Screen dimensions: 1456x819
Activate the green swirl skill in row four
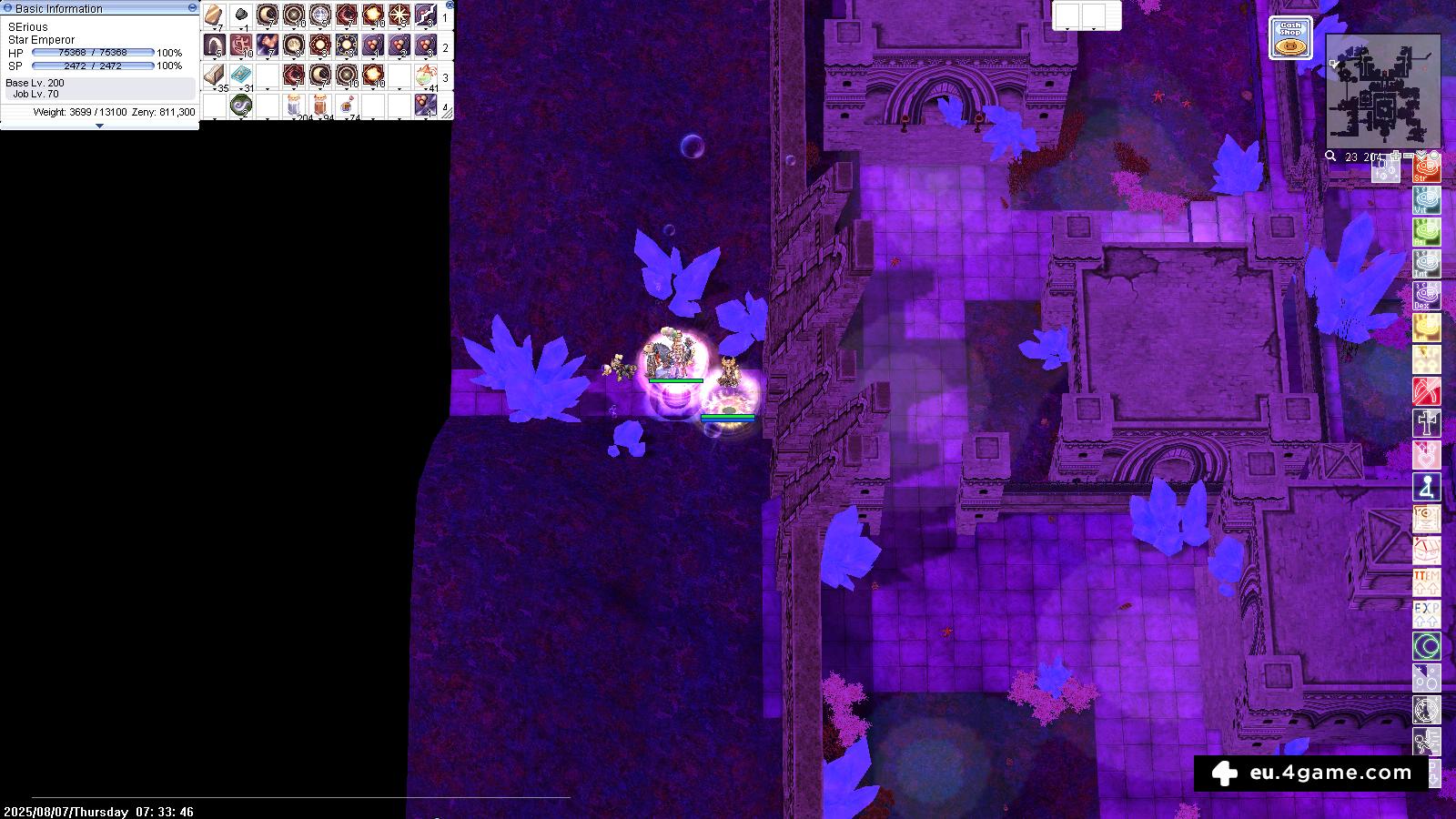[241, 106]
